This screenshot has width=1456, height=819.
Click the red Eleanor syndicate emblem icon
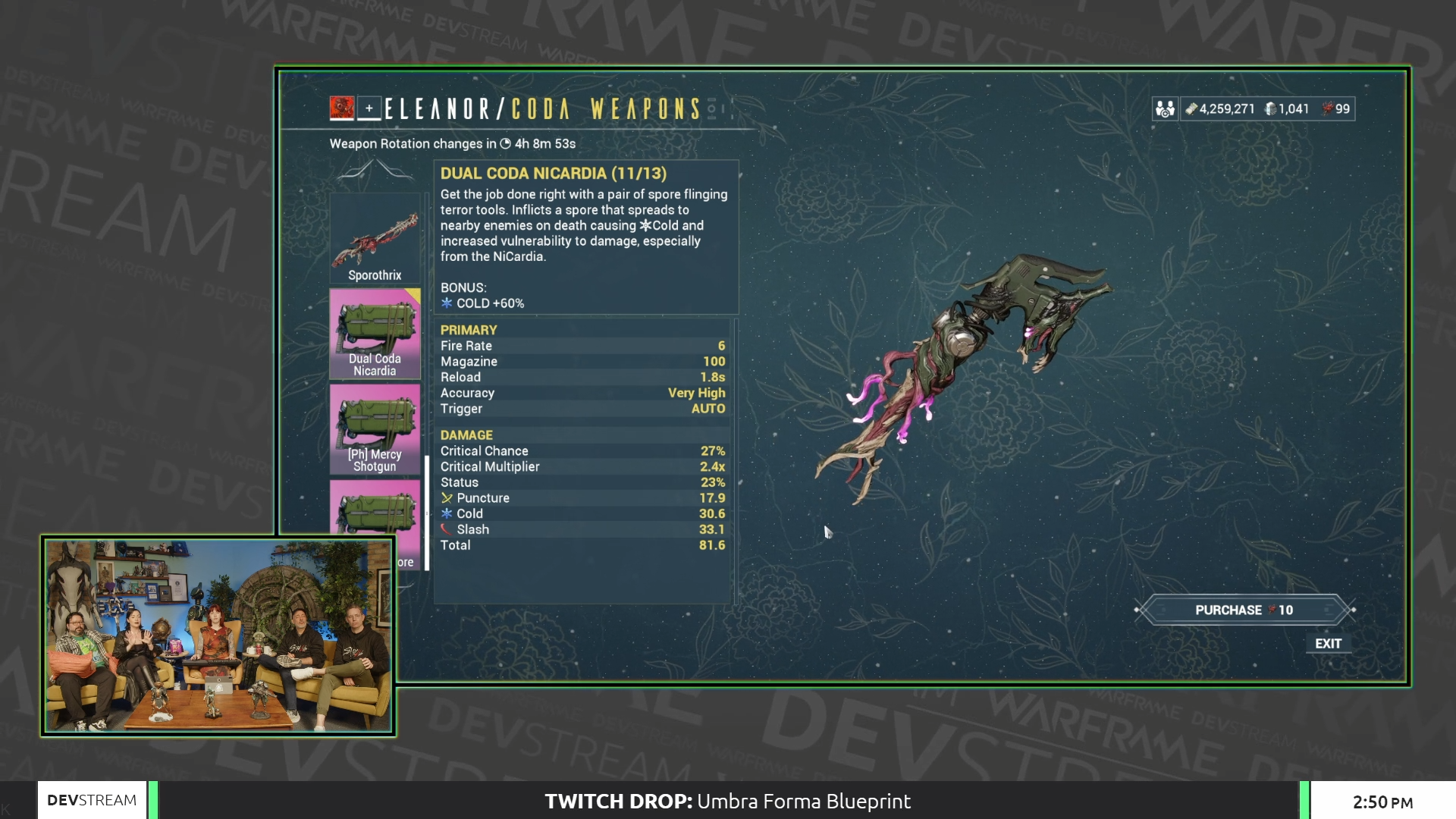point(341,108)
